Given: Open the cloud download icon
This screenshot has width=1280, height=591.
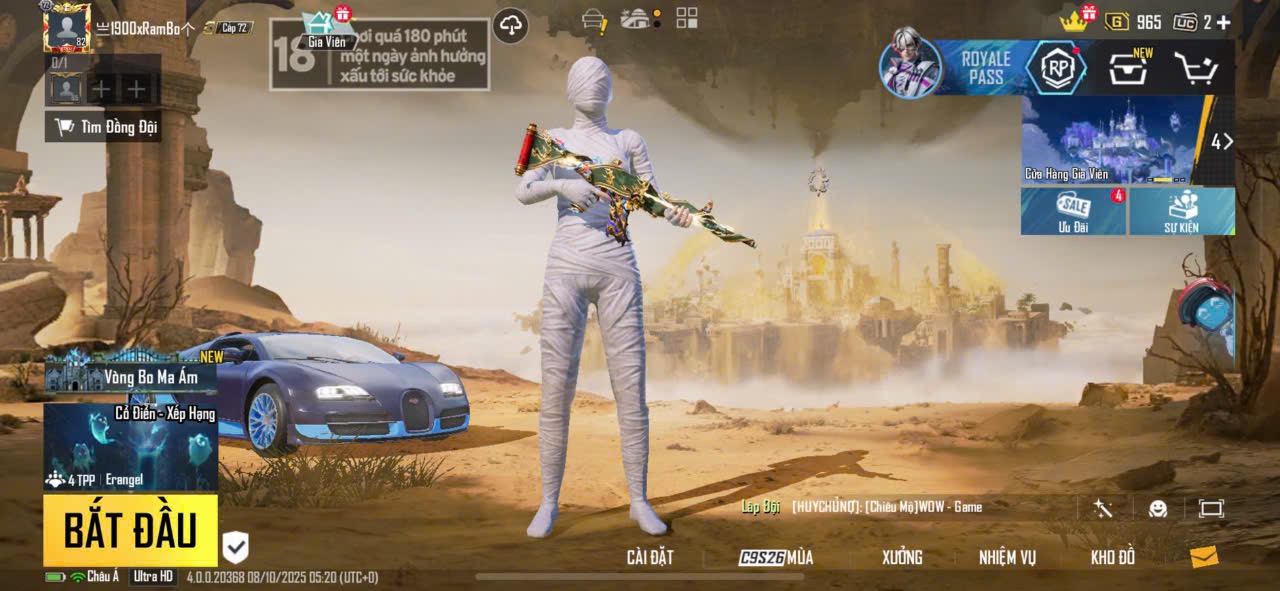Looking at the screenshot, I should (511, 25).
